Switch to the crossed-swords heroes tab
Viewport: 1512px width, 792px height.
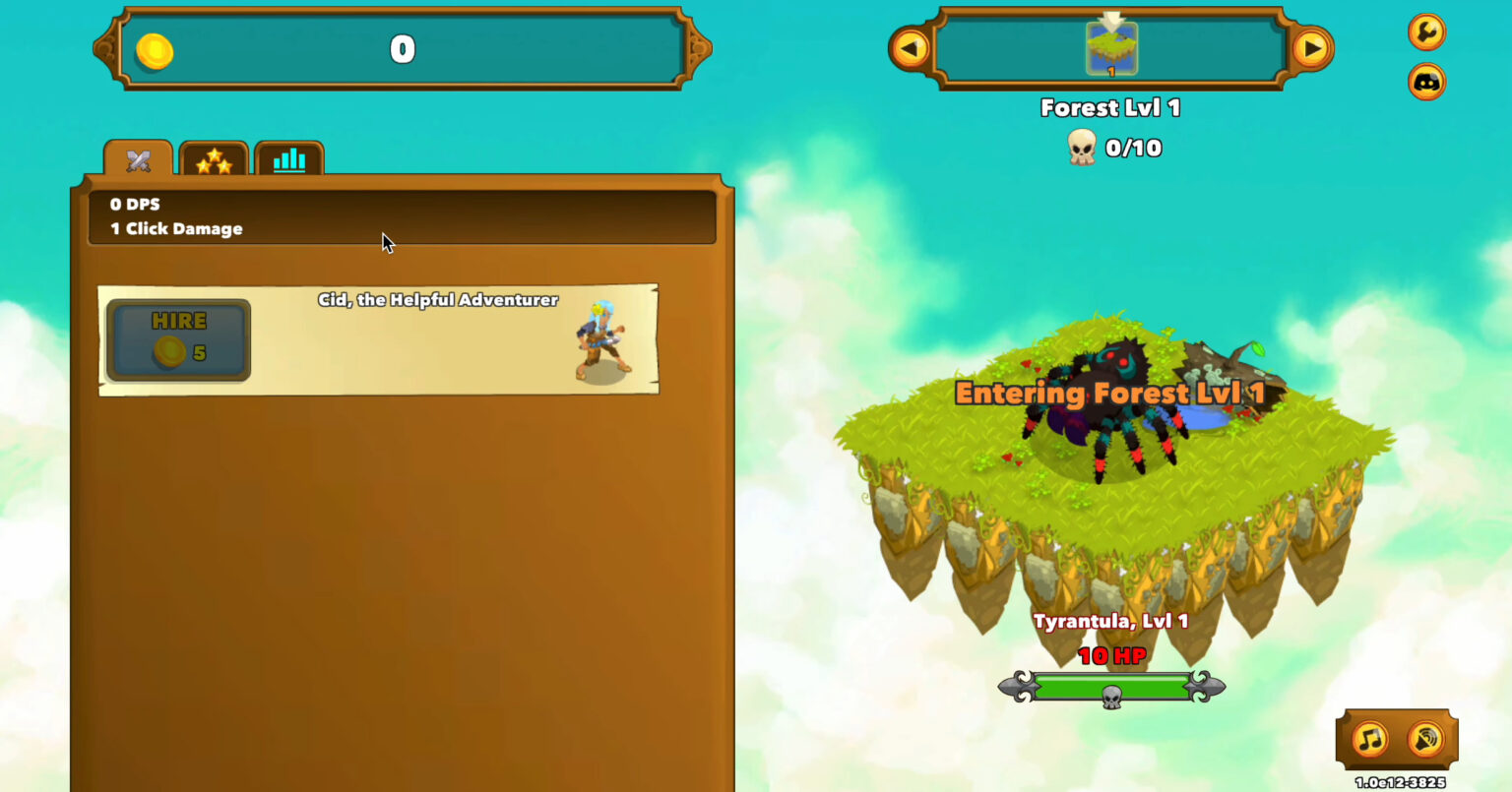click(x=137, y=158)
